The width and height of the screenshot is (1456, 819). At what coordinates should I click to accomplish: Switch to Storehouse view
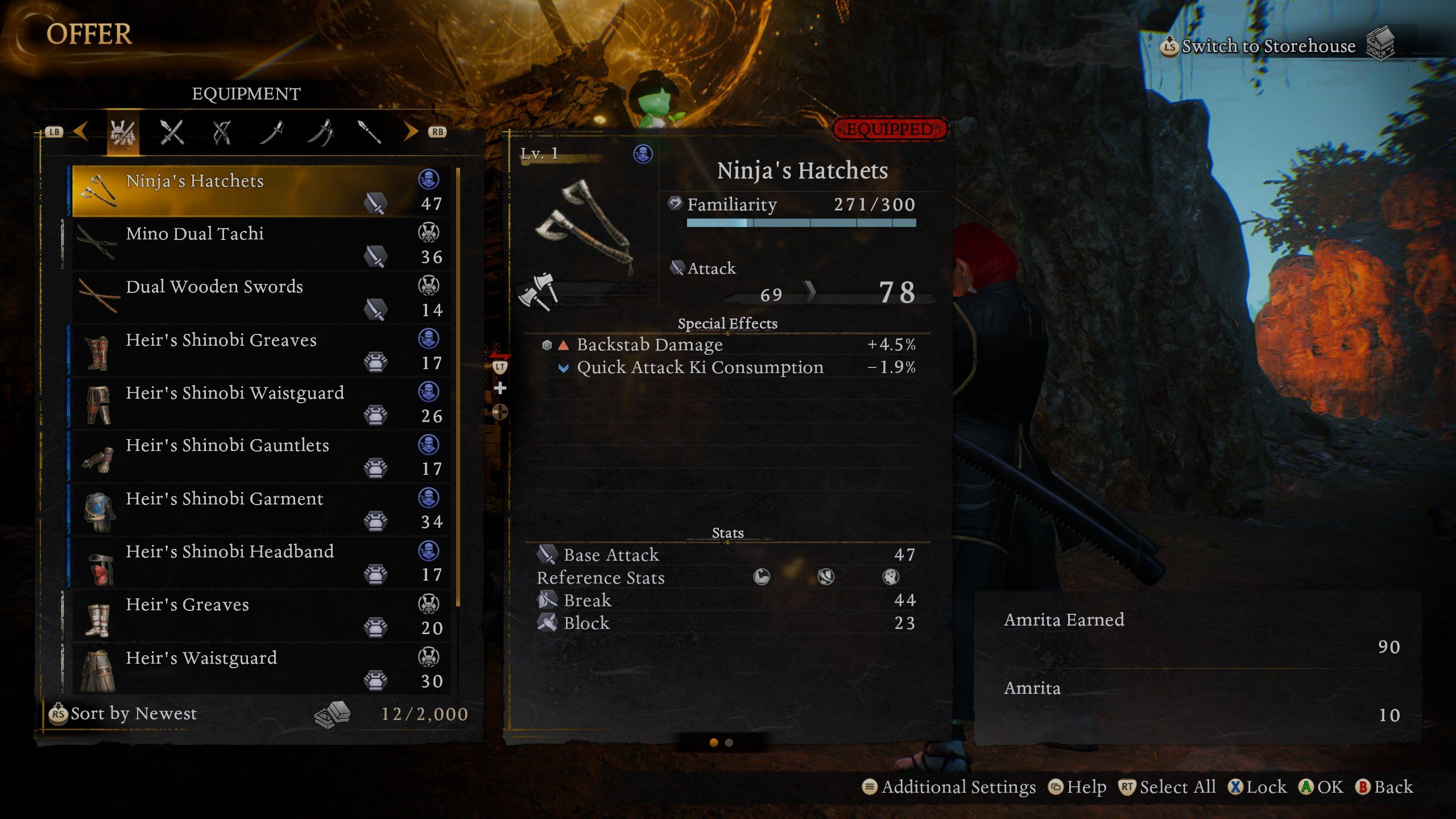1268,45
